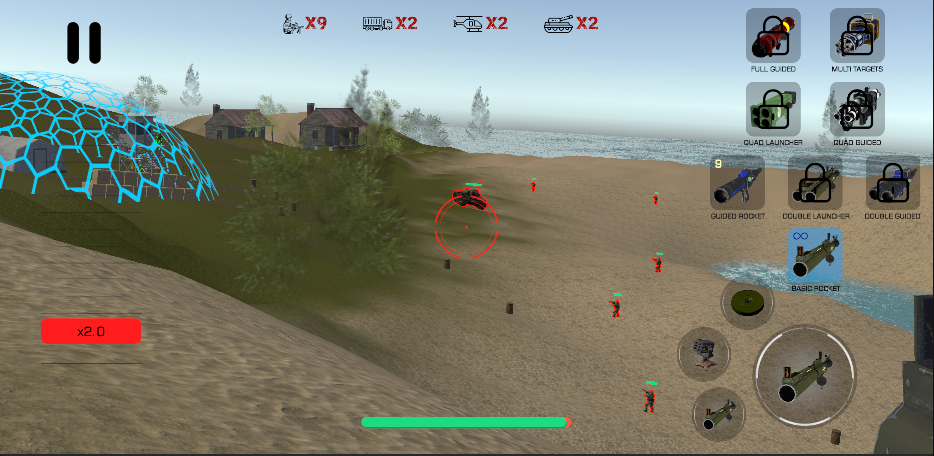
Task: Fire the rocket with the large launcher button
Action: [x=805, y=376]
